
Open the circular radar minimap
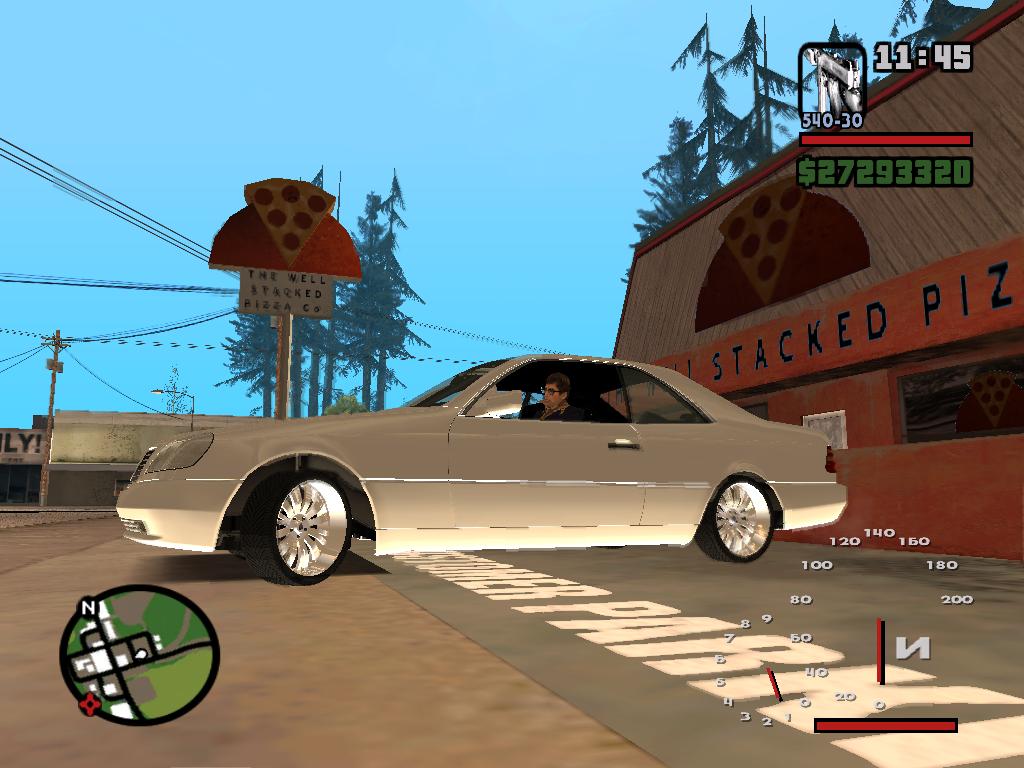[x=138, y=654]
